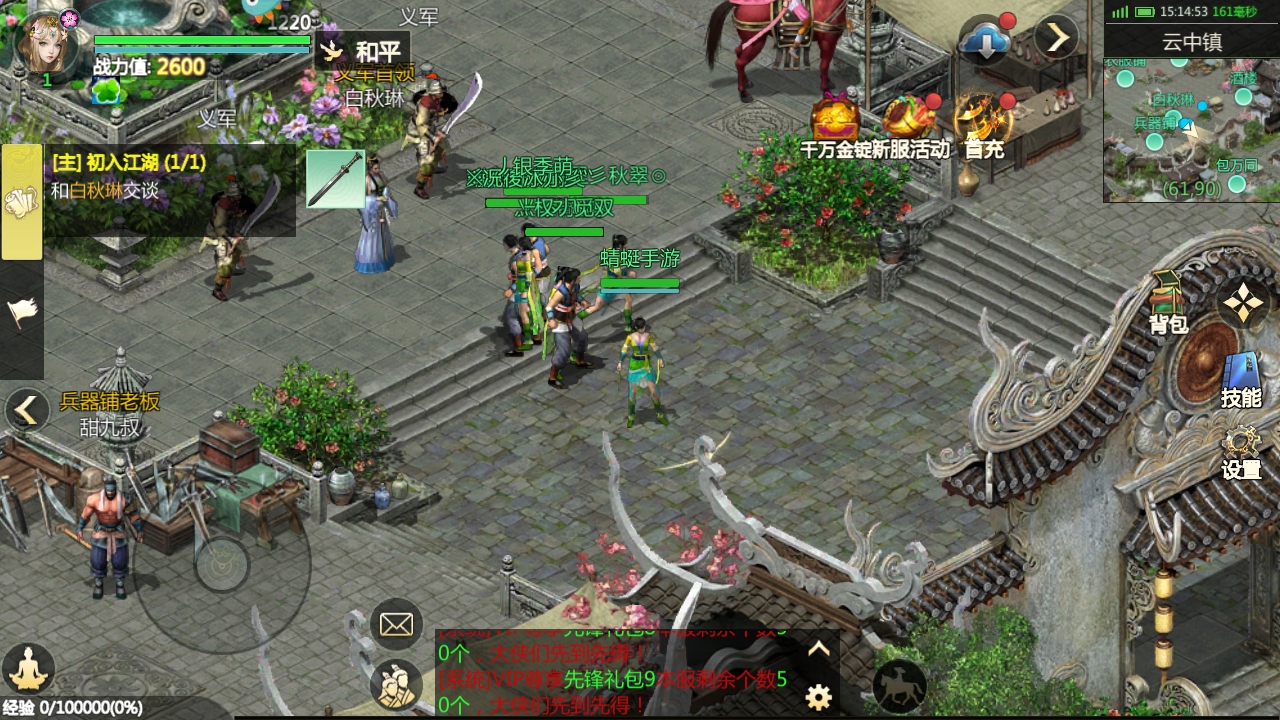Toggle the 和平 peace mode button
The width and height of the screenshot is (1280, 720).
pyautogui.click(x=362, y=51)
